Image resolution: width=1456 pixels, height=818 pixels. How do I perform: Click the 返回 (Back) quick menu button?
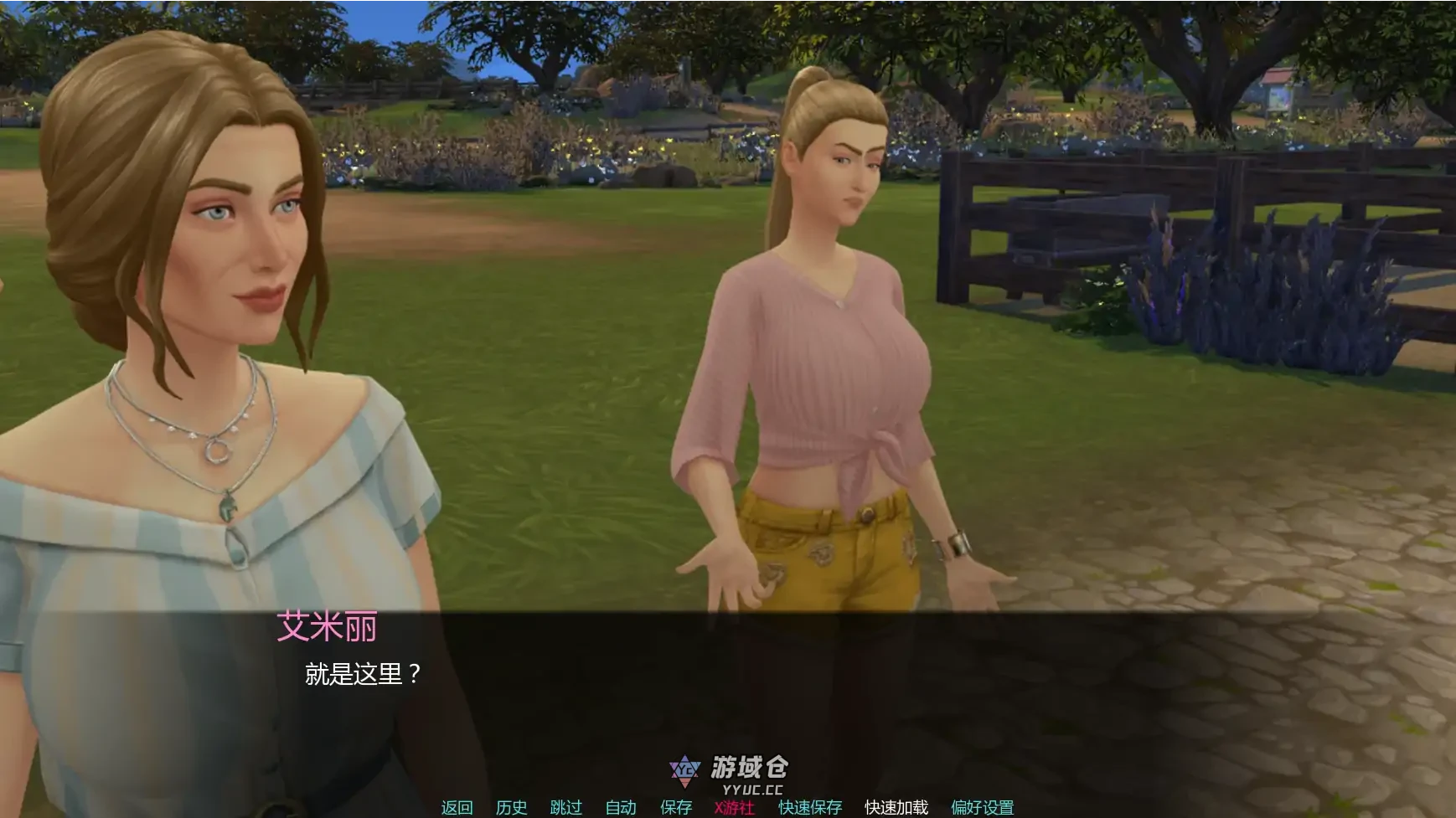457,807
